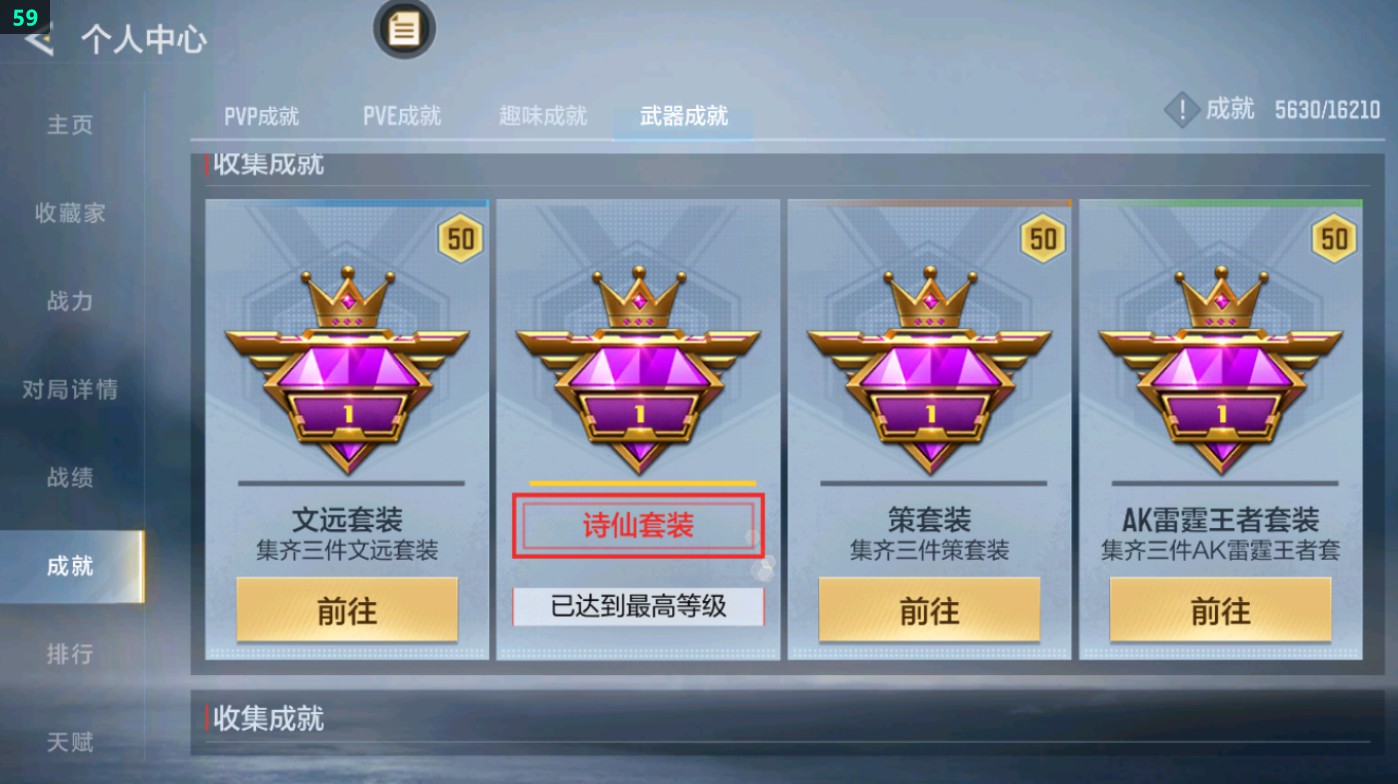Viewport: 1398px width, 784px height.
Task: Switch to the PVP成就 tab
Action: pos(262,115)
